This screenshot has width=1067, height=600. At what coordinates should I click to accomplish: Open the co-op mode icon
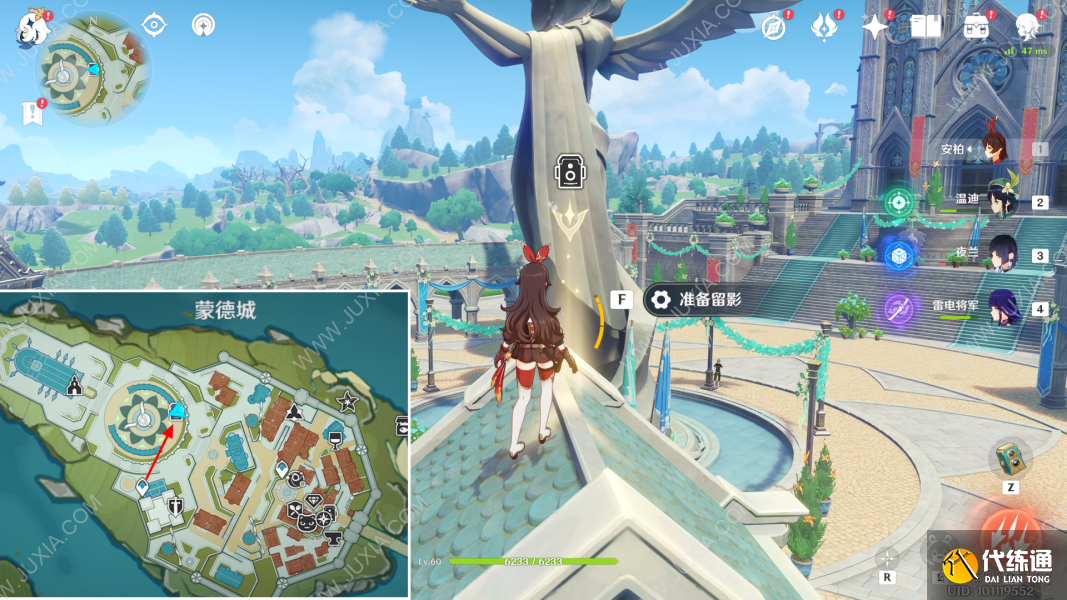203,25
